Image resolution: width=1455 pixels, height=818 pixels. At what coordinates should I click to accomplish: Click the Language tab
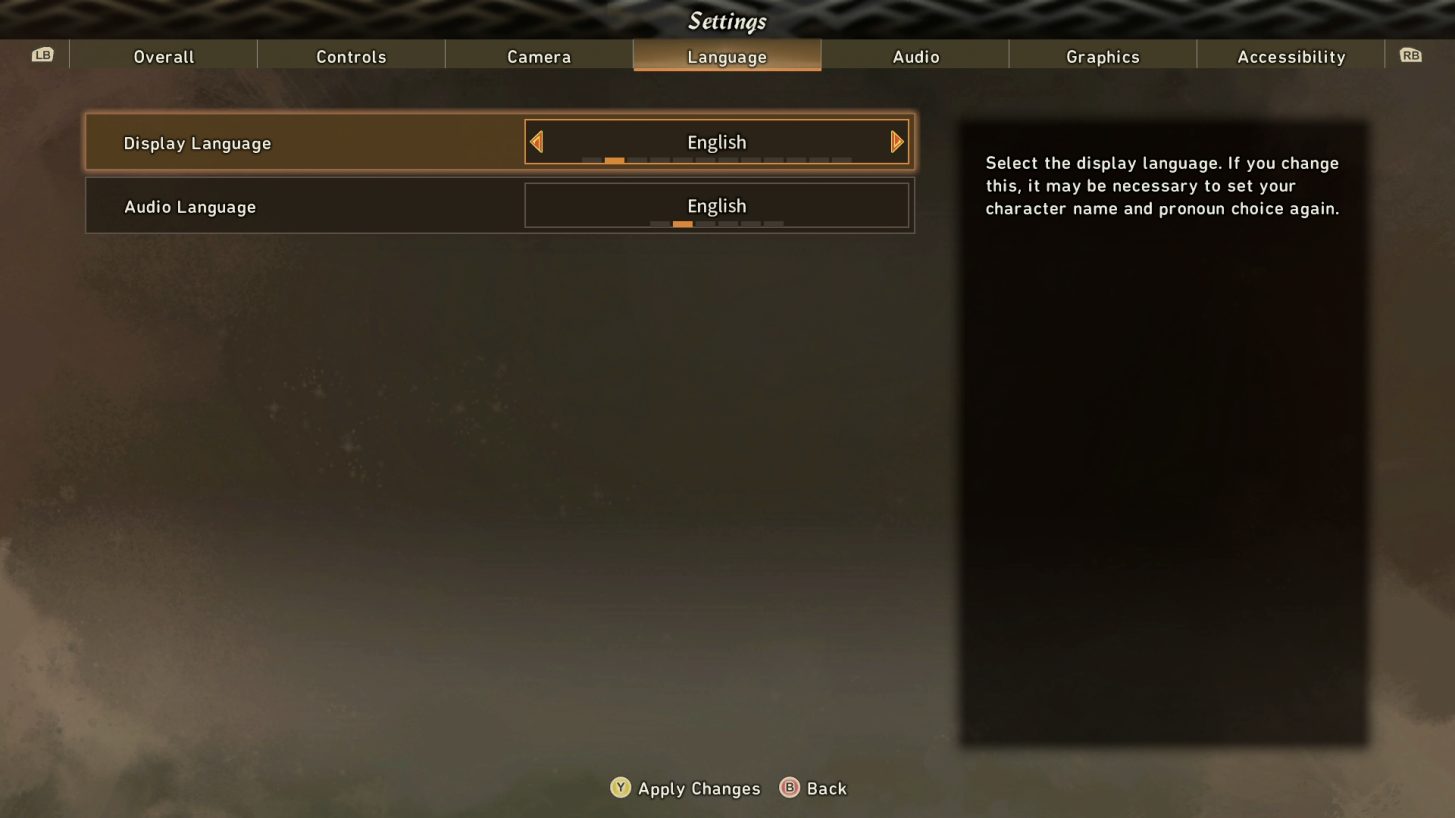[727, 56]
